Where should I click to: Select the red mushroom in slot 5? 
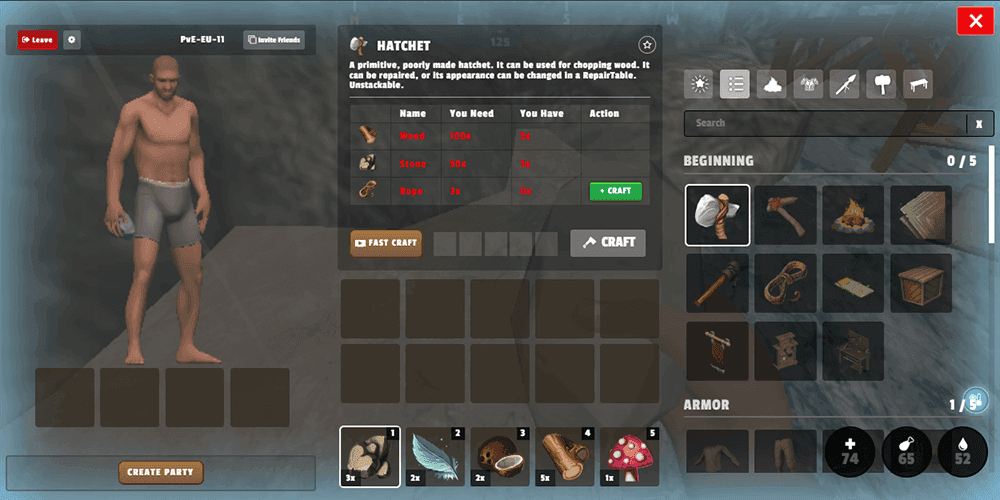tap(631, 456)
